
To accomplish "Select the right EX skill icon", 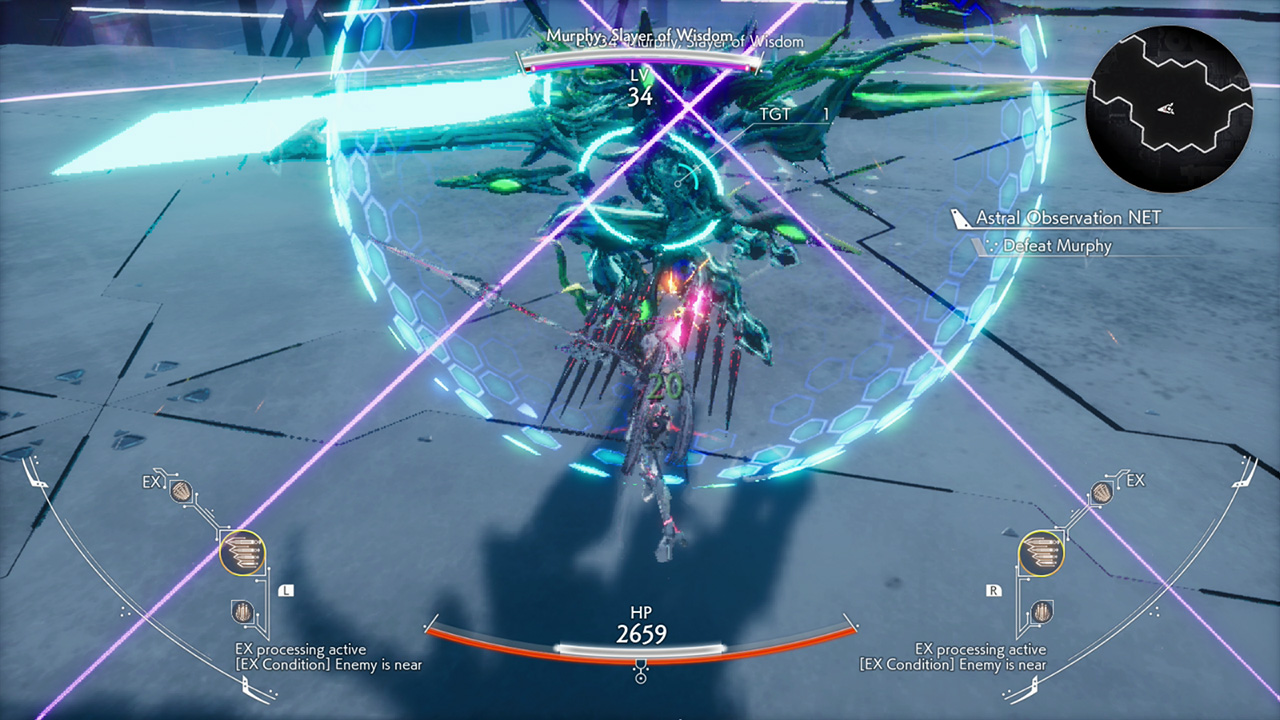I will tap(1101, 490).
